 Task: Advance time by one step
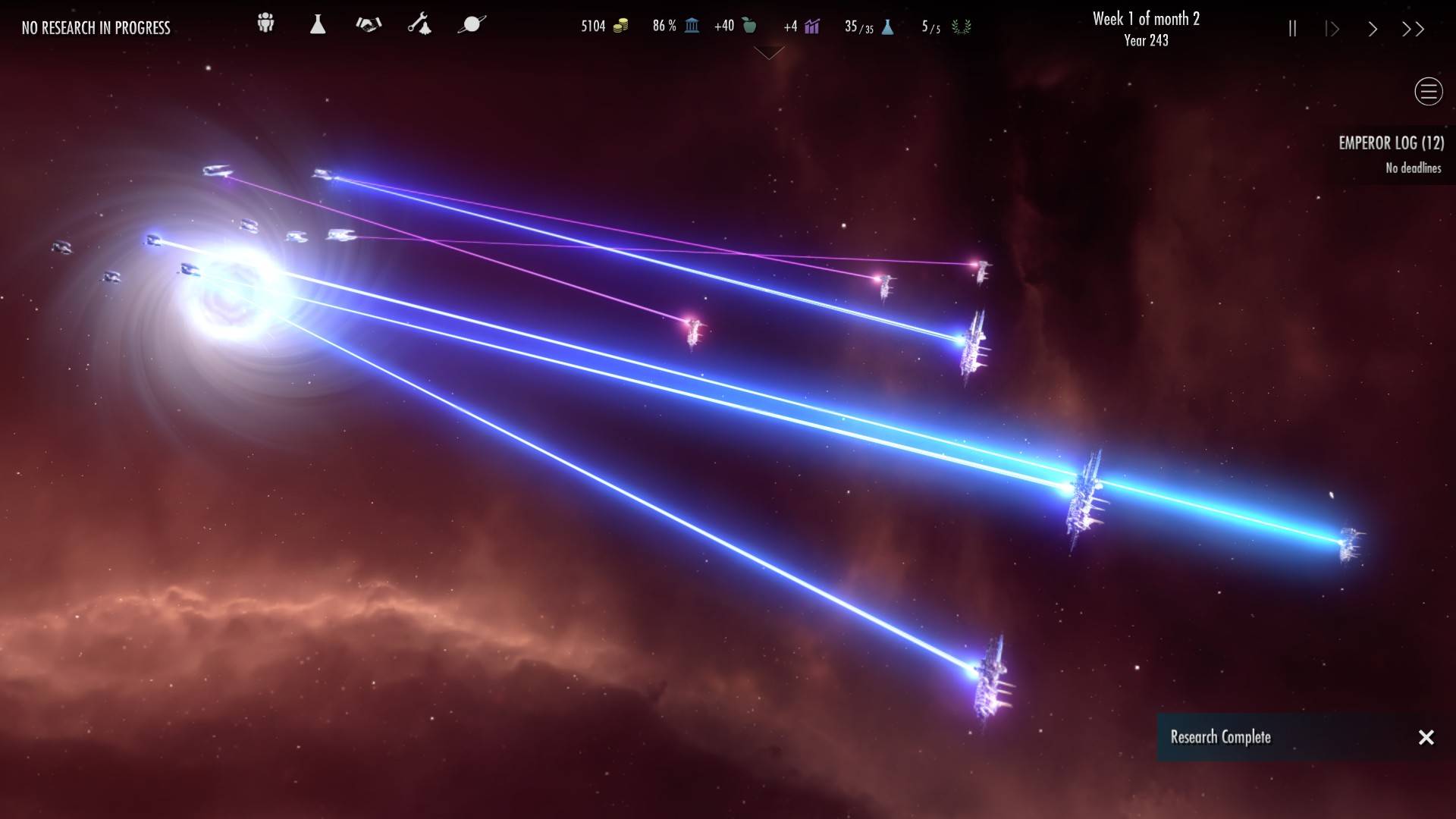click(1332, 29)
